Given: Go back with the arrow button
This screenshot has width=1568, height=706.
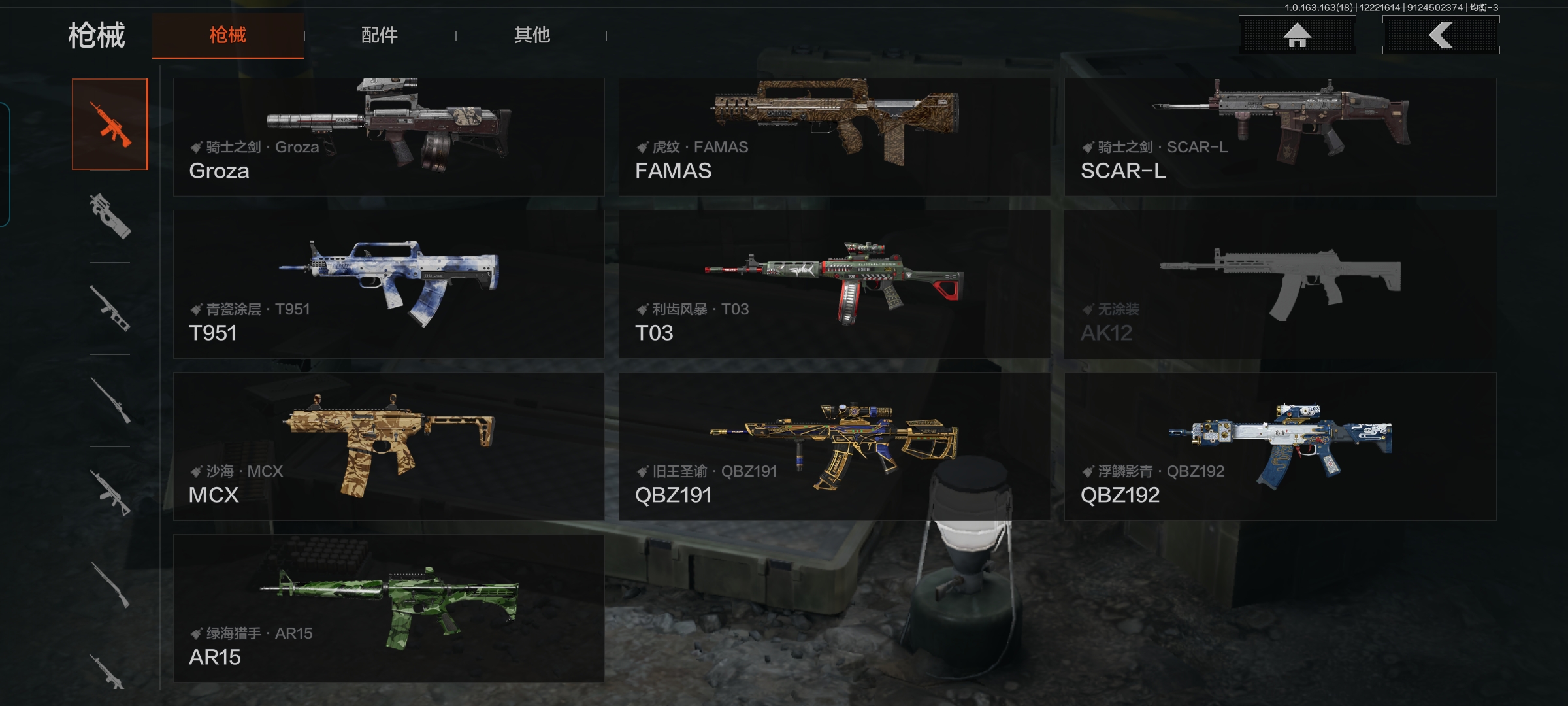Looking at the screenshot, I should coord(1441,35).
